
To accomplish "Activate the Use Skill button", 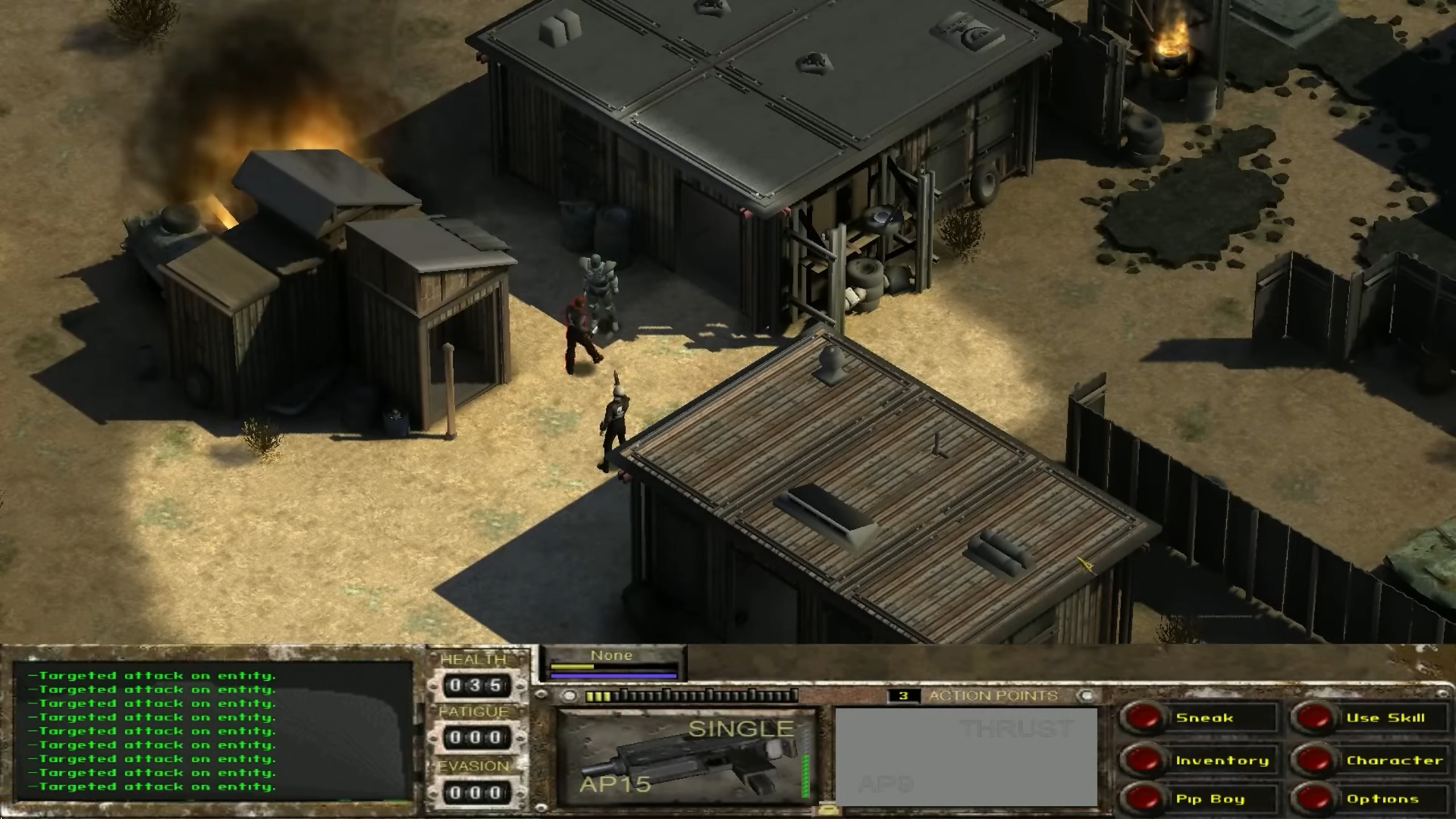I will pyautogui.click(x=1314, y=718).
